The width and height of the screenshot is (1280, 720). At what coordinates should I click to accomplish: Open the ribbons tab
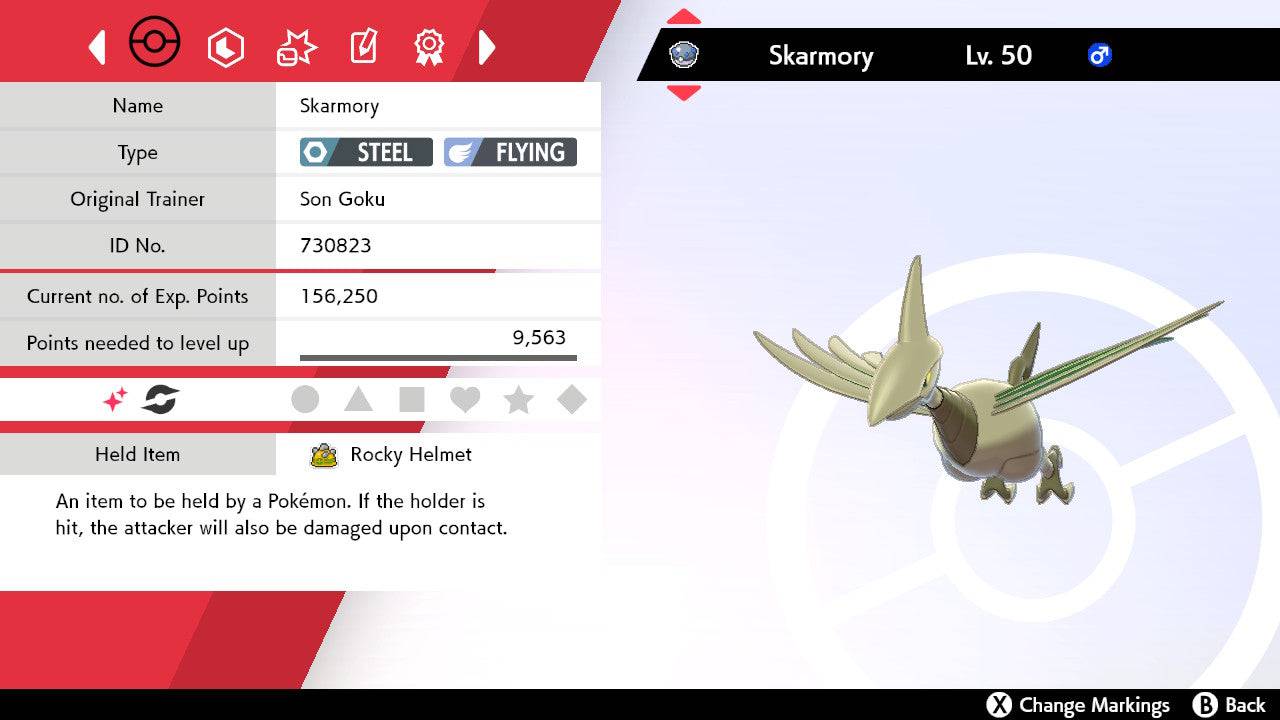pos(429,46)
